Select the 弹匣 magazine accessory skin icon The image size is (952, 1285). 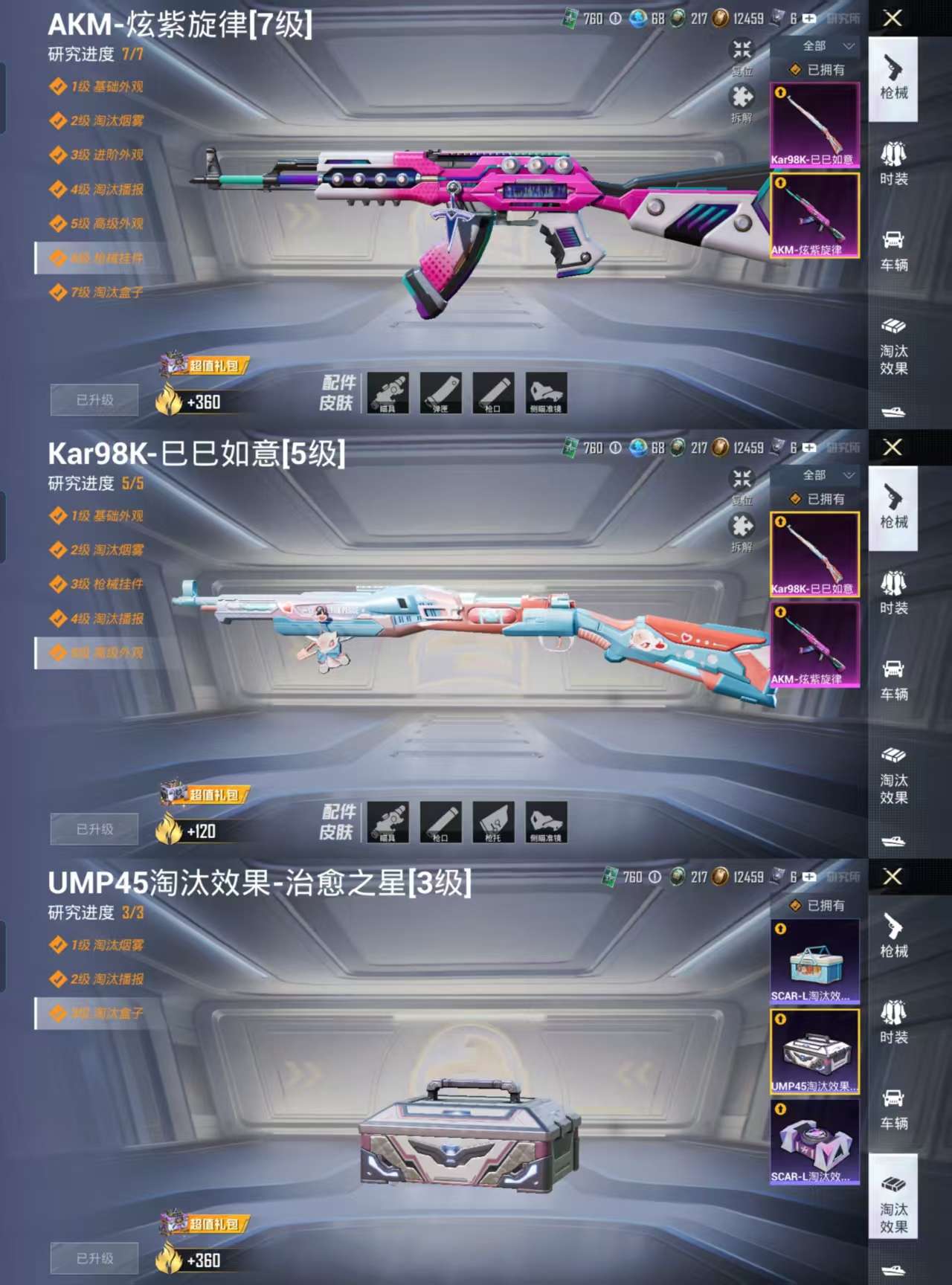pos(442,392)
